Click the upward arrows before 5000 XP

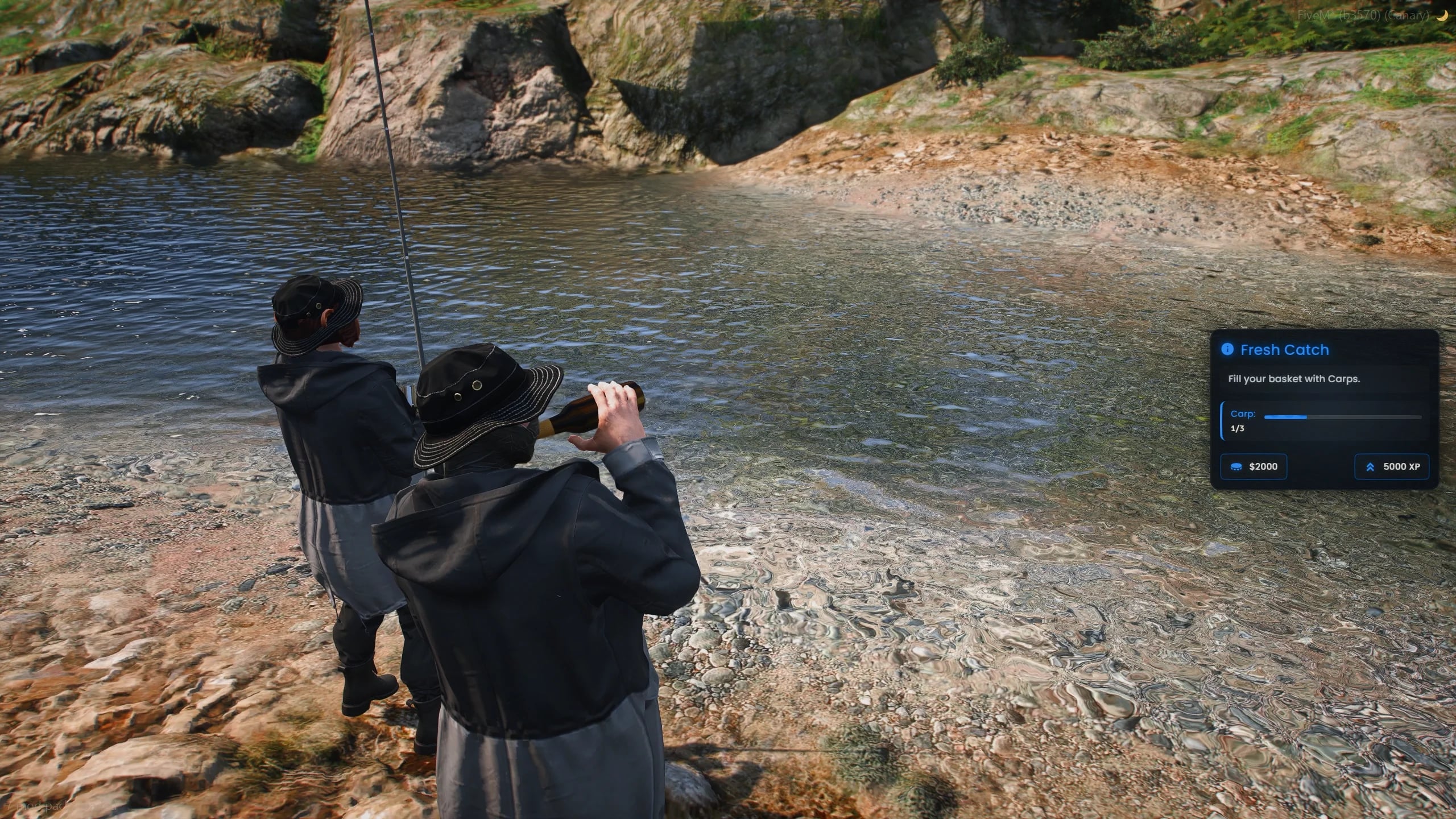[x=1369, y=466]
